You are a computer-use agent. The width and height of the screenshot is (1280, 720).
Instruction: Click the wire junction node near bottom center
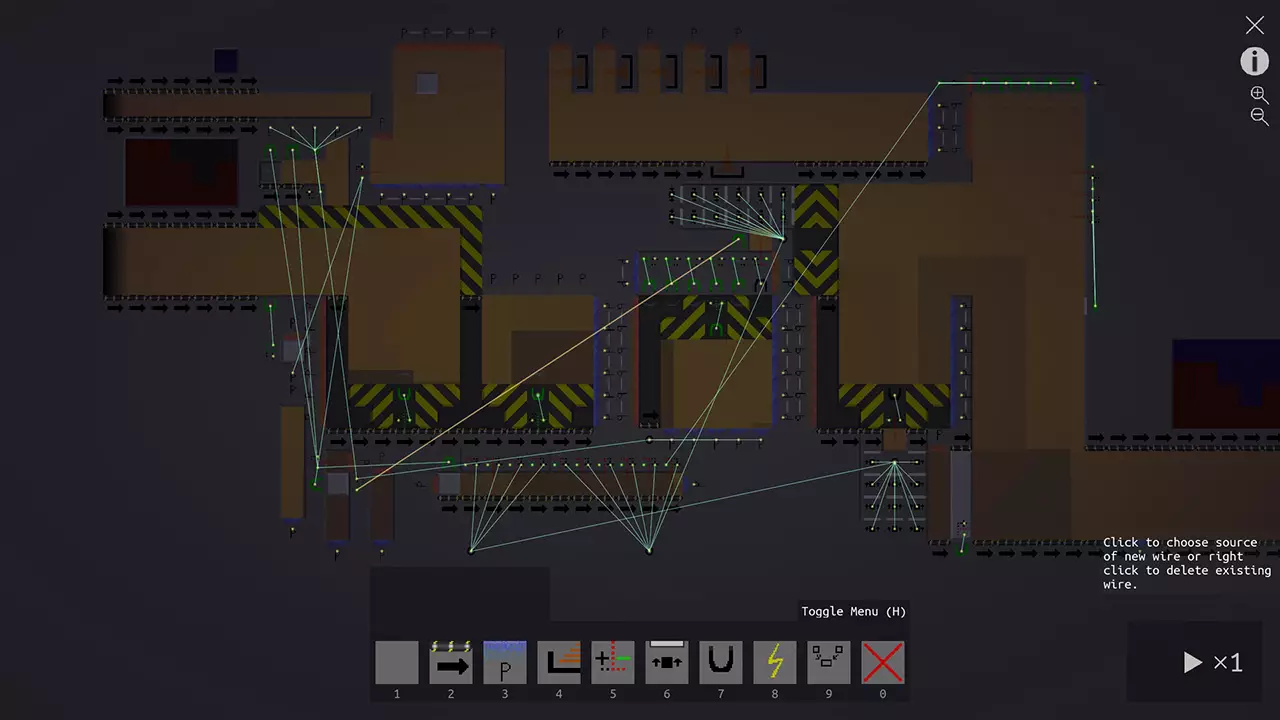coord(648,550)
